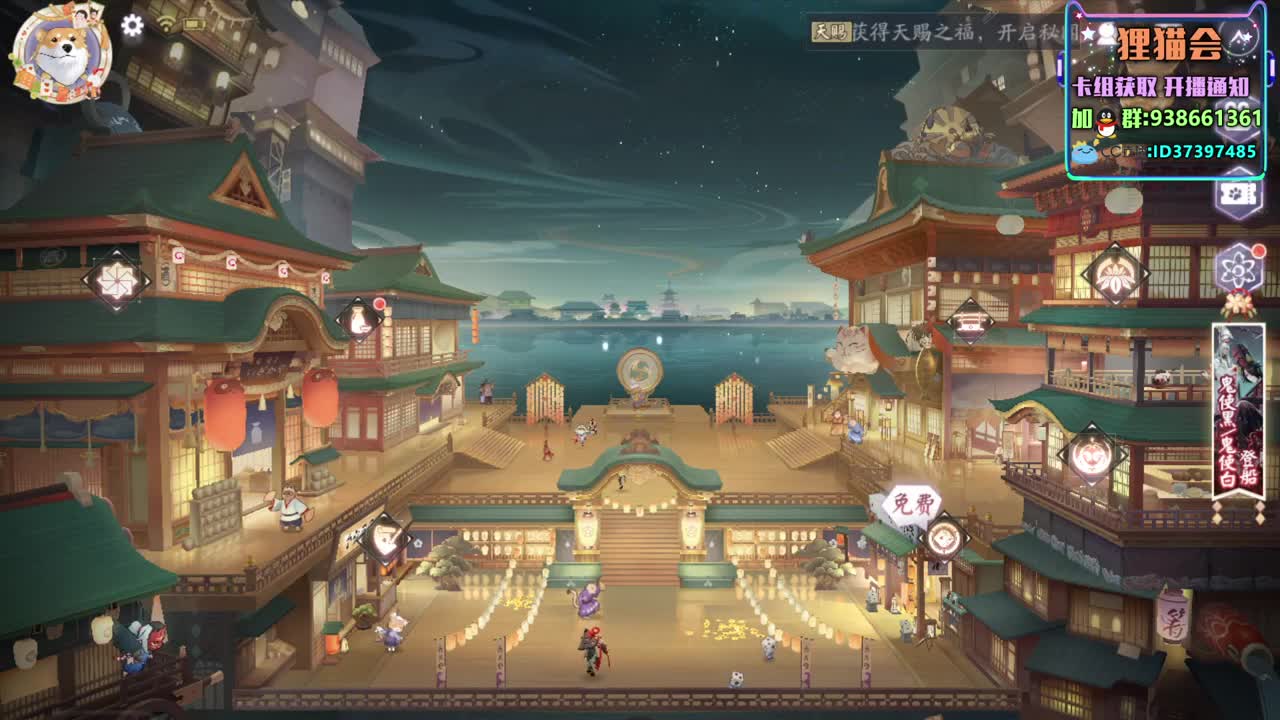Open the ticket icon below the 免费 sign
This screenshot has width=1280, height=720.
point(942,537)
